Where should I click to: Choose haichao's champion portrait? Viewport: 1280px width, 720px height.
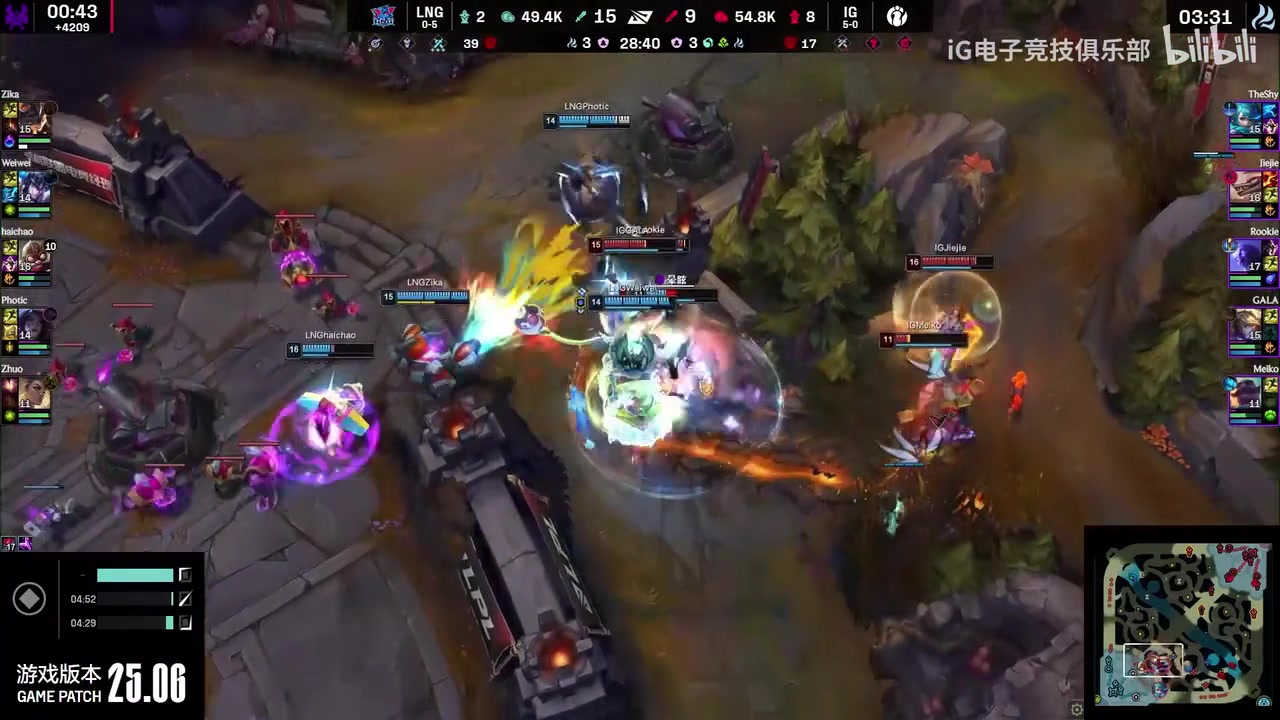point(35,256)
